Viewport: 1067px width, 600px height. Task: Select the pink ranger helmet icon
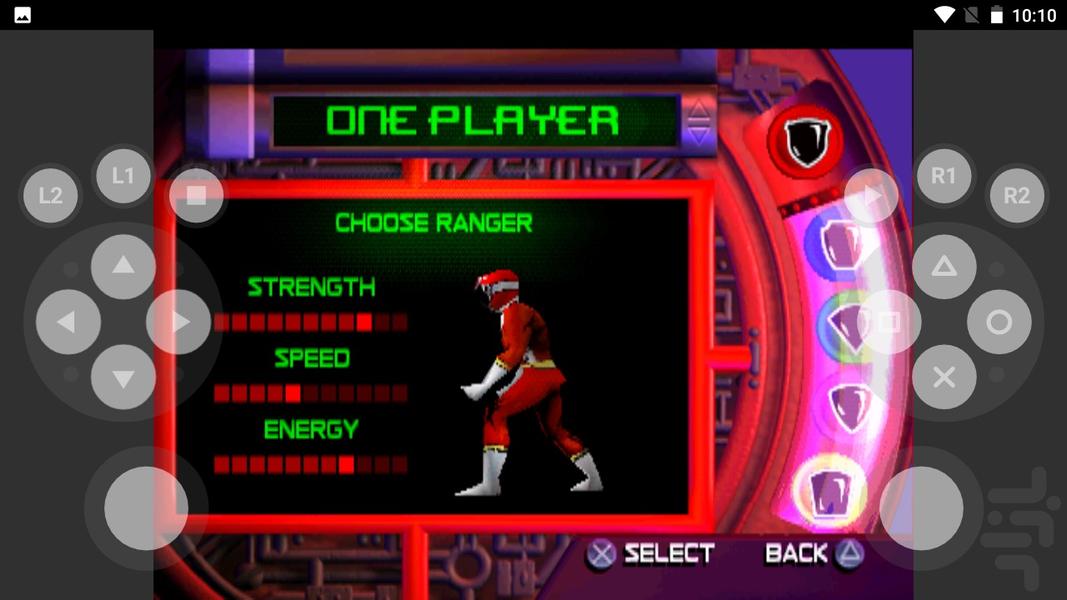pyautogui.click(x=849, y=407)
